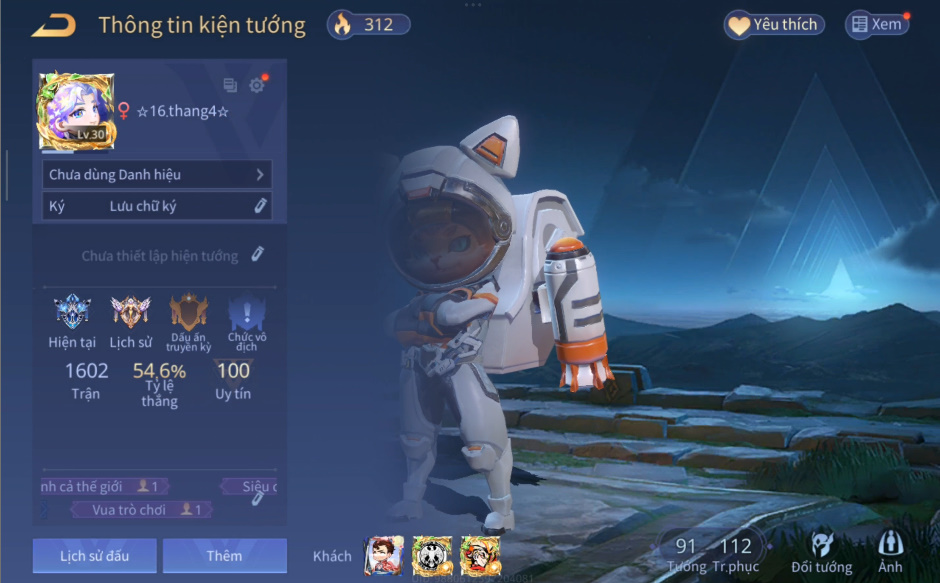This screenshot has width=940, height=583.
Task: Select the first visitor avatar next to Khách
Action: click(x=384, y=555)
